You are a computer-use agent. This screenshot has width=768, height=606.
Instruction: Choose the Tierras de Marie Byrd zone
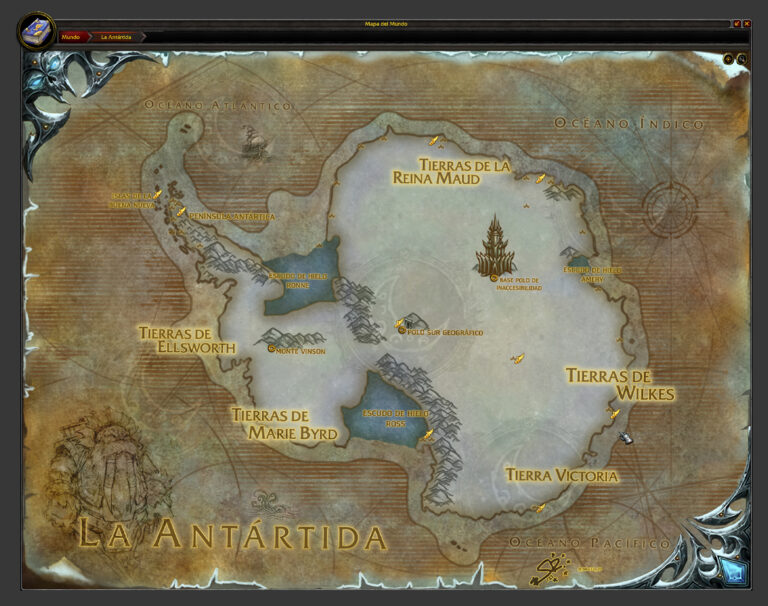tap(284, 424)
